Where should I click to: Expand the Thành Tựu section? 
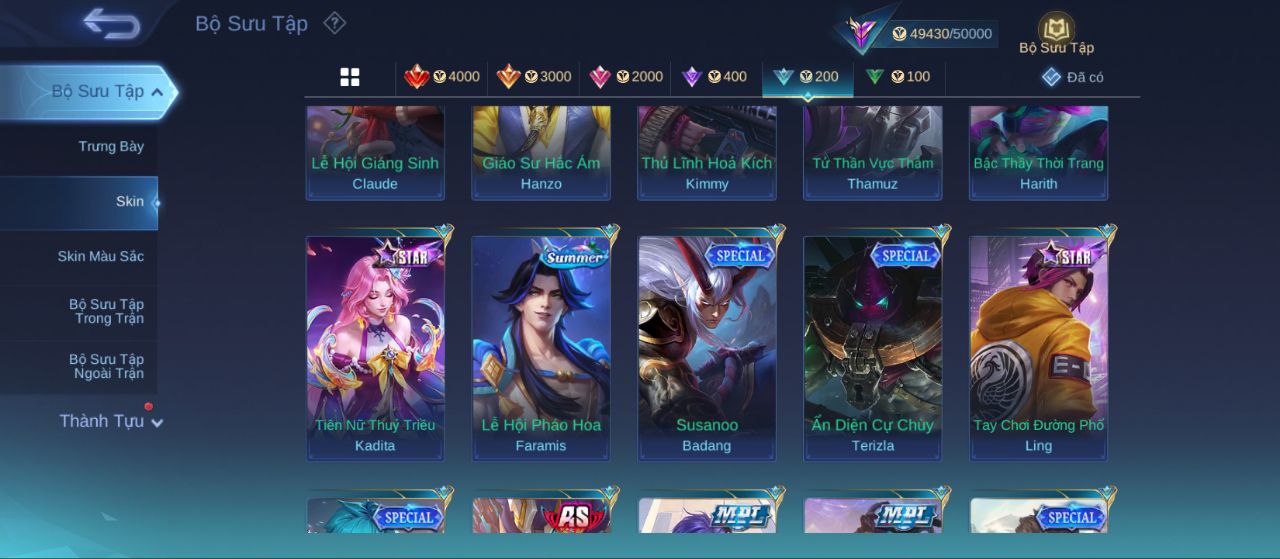coord(110,422)
